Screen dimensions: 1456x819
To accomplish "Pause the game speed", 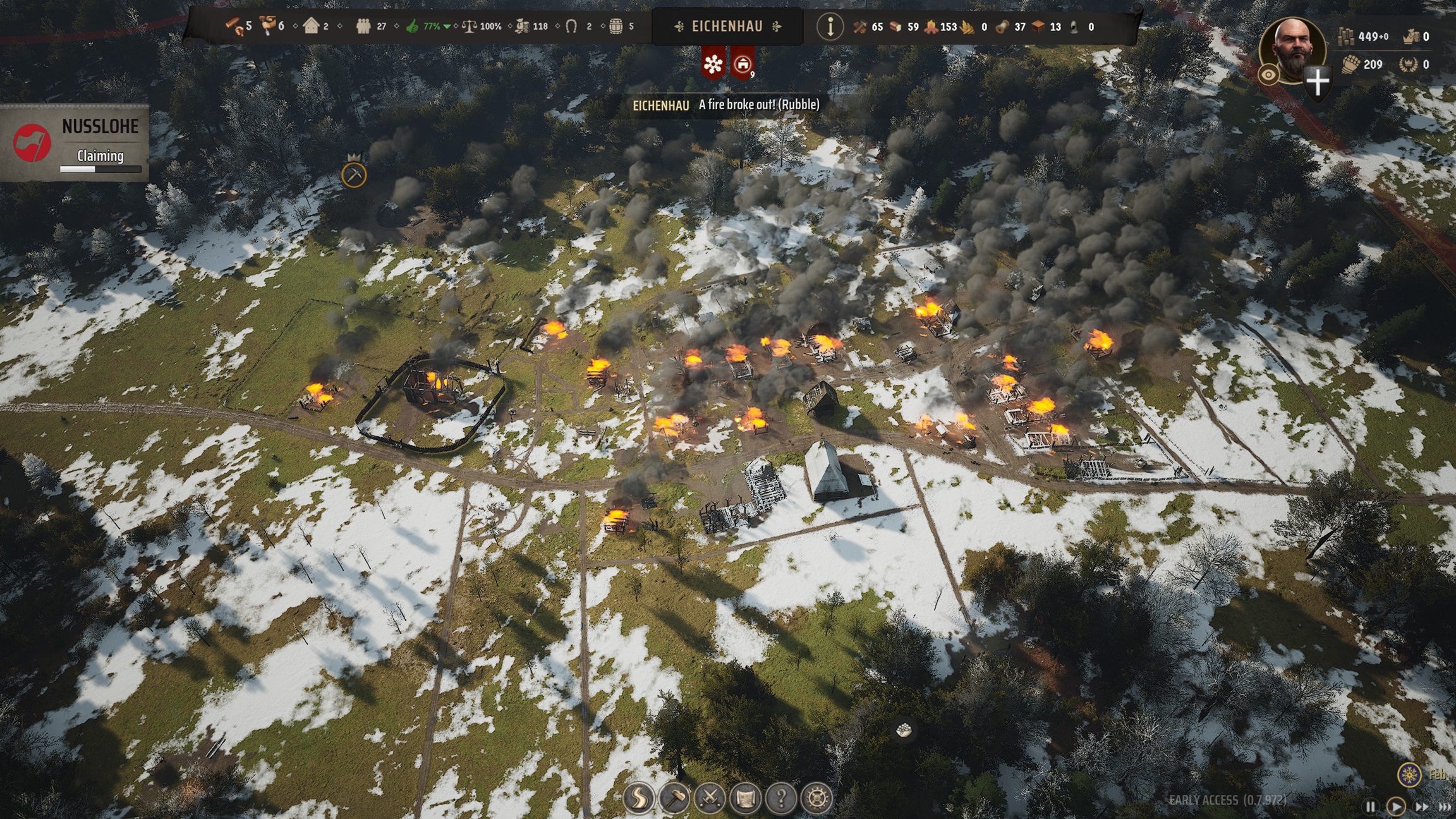I will point(1370,807).
